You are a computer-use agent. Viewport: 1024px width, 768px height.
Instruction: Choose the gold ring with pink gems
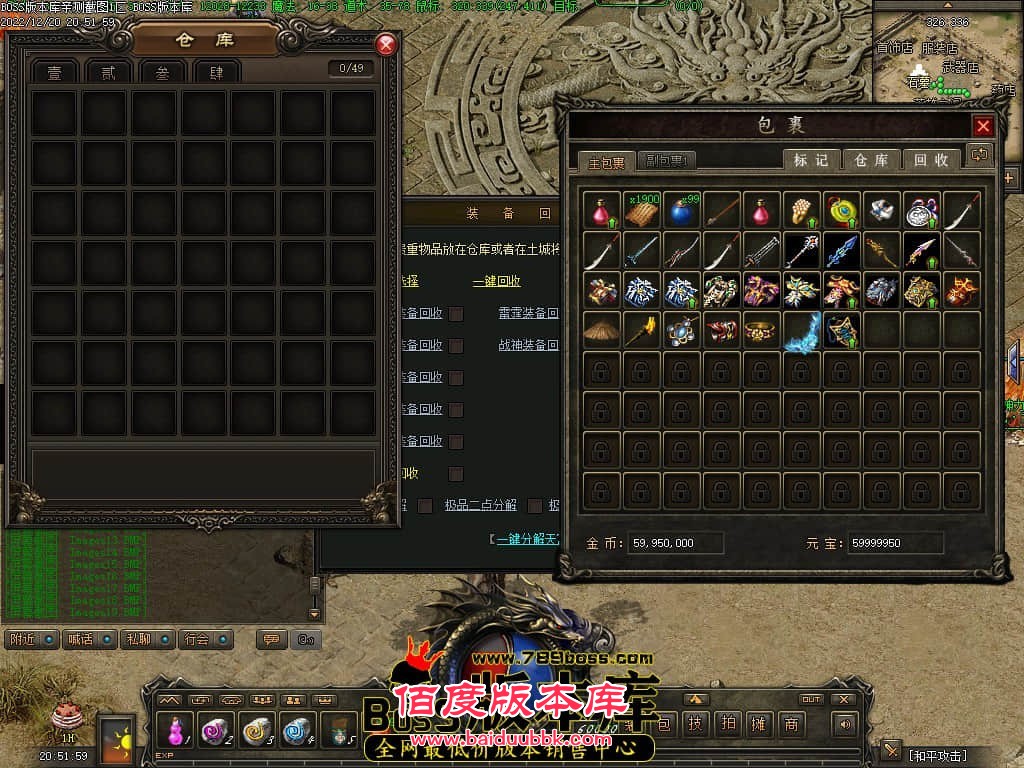coord(762,329)
